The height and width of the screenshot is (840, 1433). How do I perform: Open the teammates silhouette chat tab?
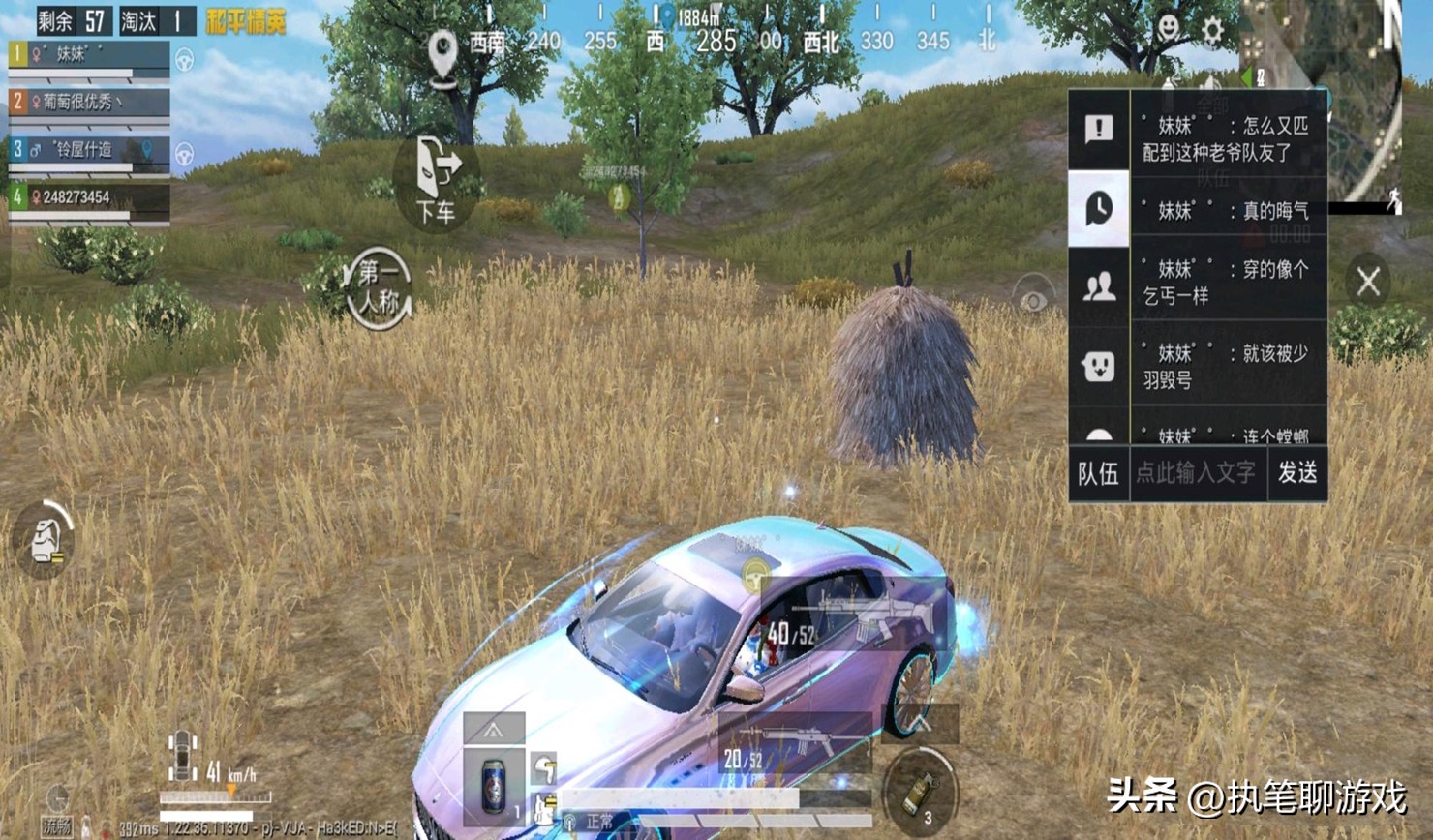click(x=1098, y=287)
